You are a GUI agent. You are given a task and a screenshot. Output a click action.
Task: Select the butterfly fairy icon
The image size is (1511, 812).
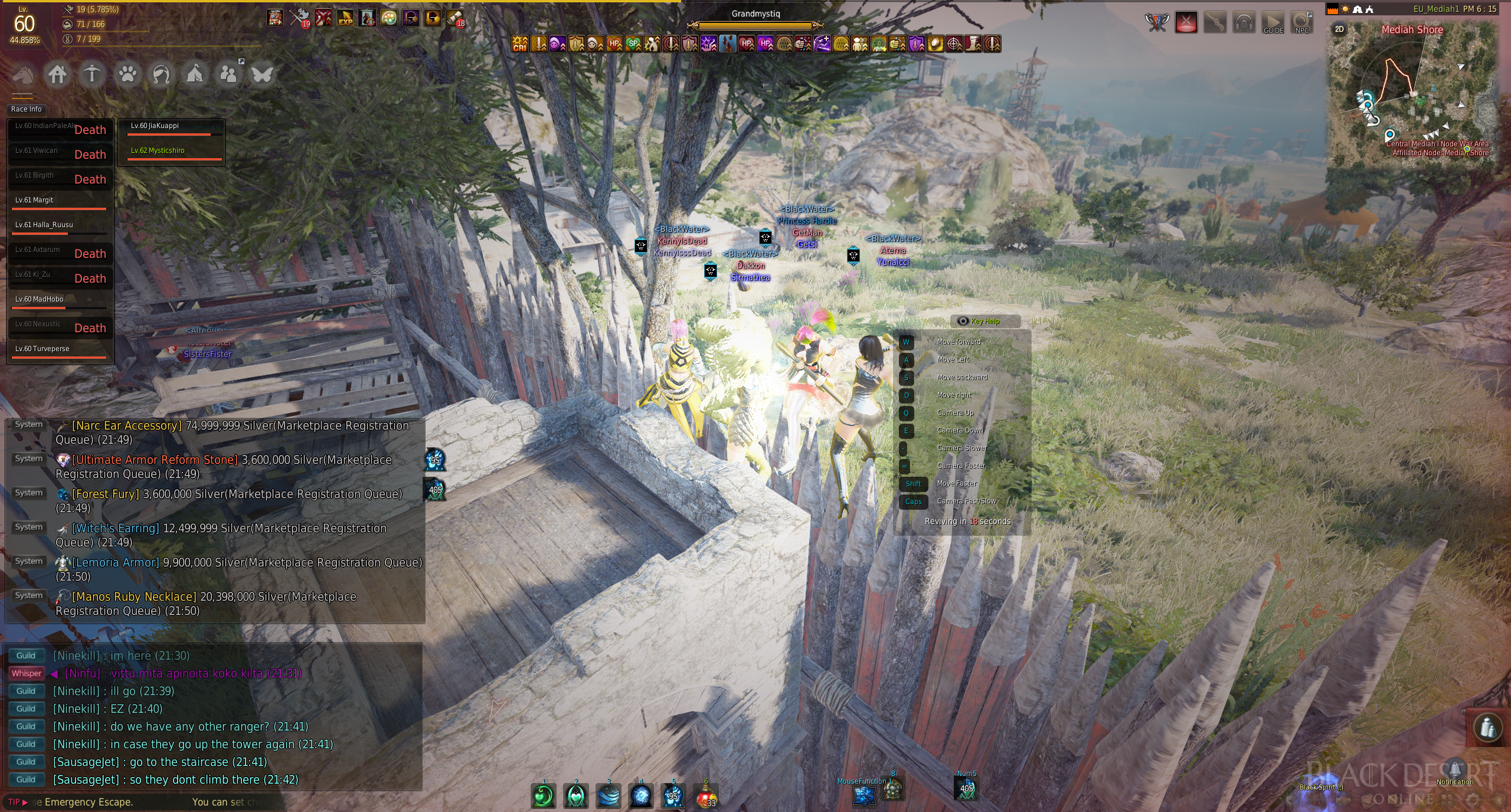262,75
